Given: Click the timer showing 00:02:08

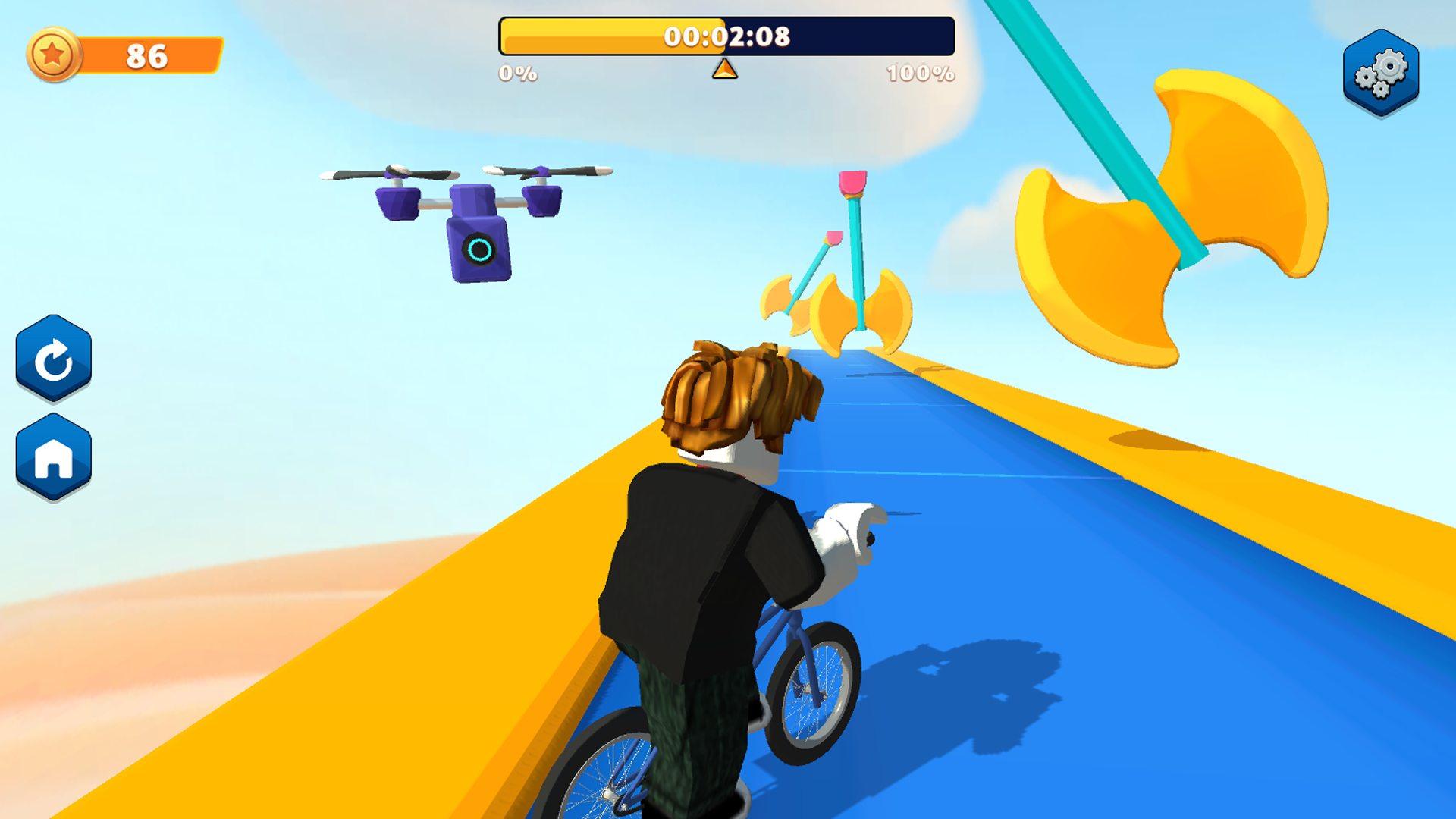Looking at the screenshot, I should 726,35.
